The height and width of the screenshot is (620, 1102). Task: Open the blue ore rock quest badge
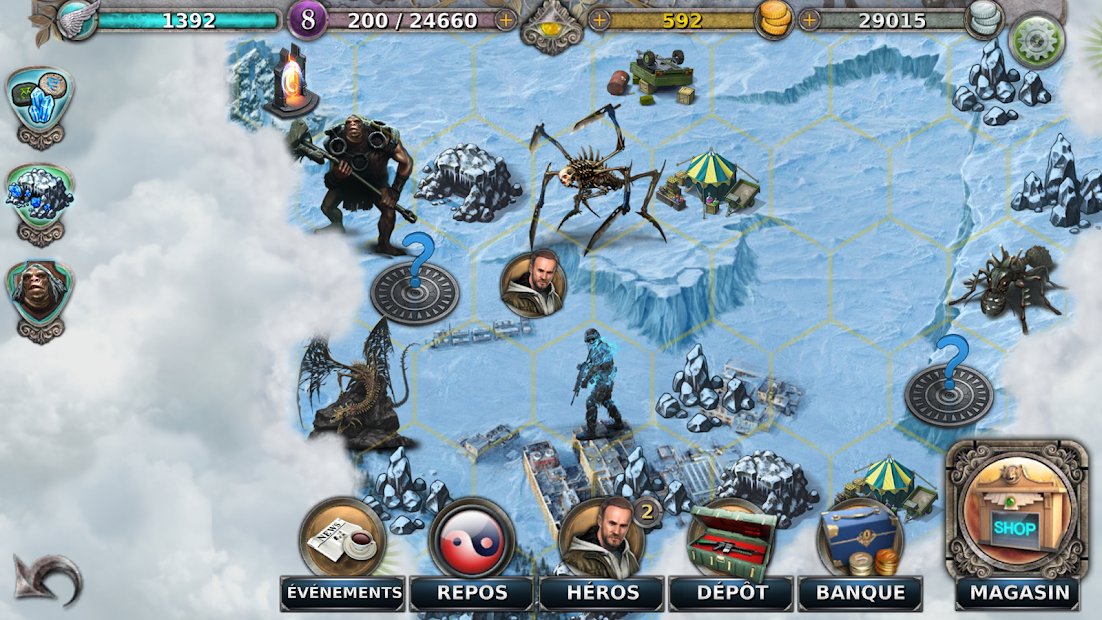click(x=40, y=197)
